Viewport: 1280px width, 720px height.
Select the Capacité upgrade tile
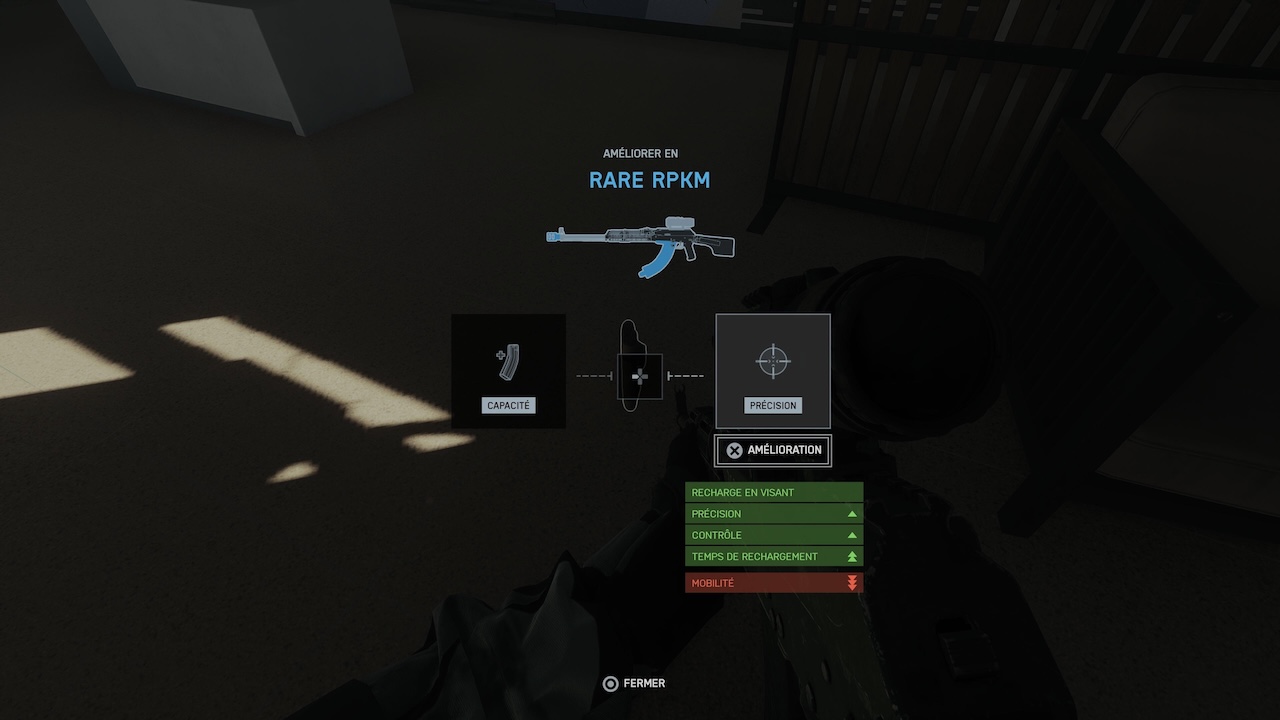(x=508, y=371)
